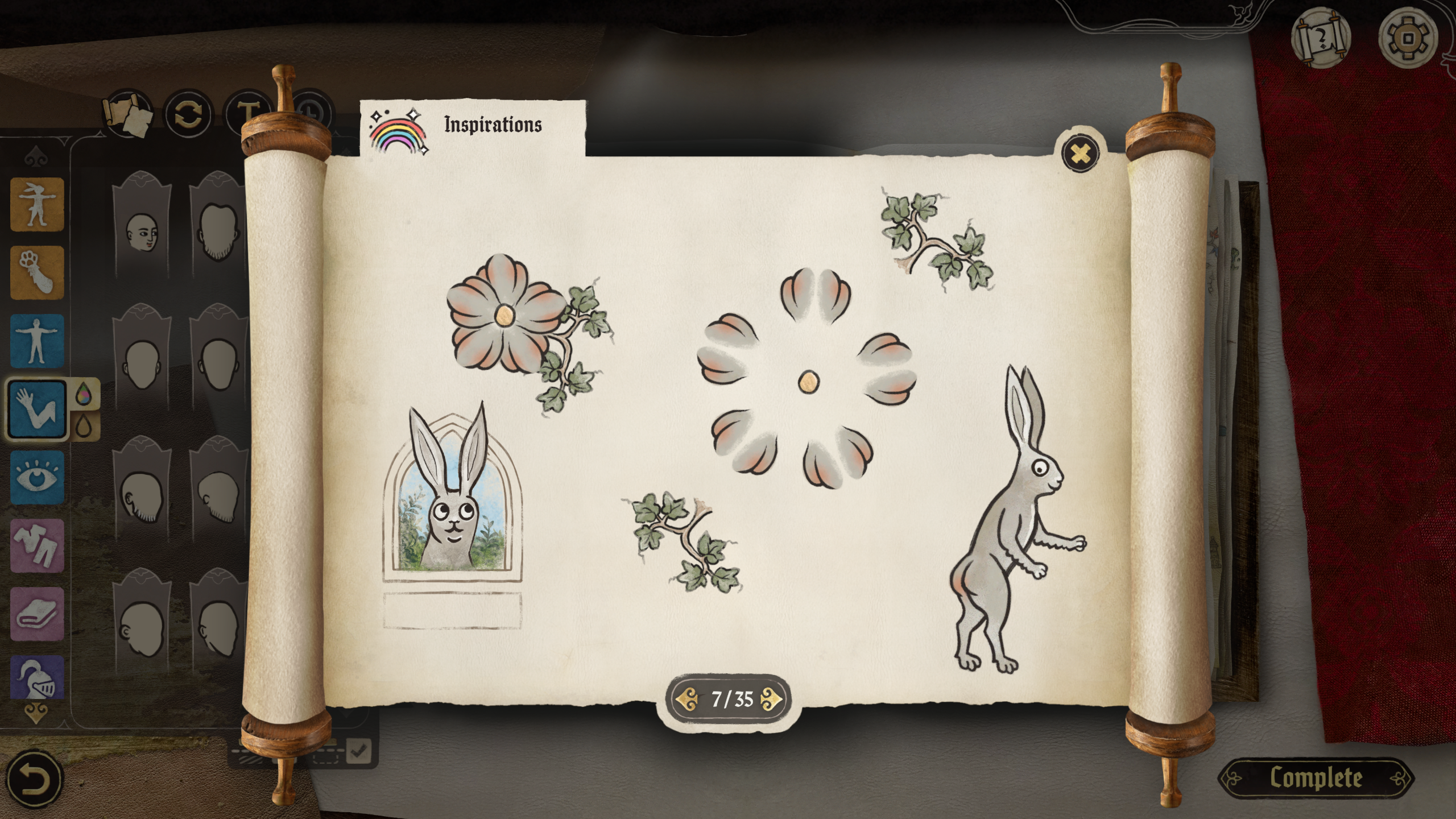
Task: Toggle the checkmark option near the bottom panel
Action: [x=360, y=751]
